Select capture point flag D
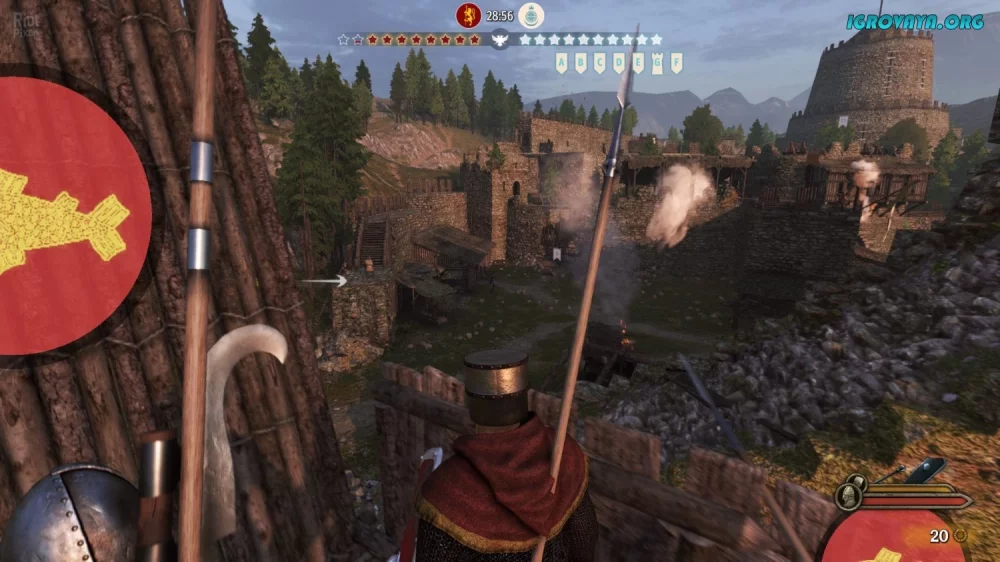1000x562 pixels. 619,63
